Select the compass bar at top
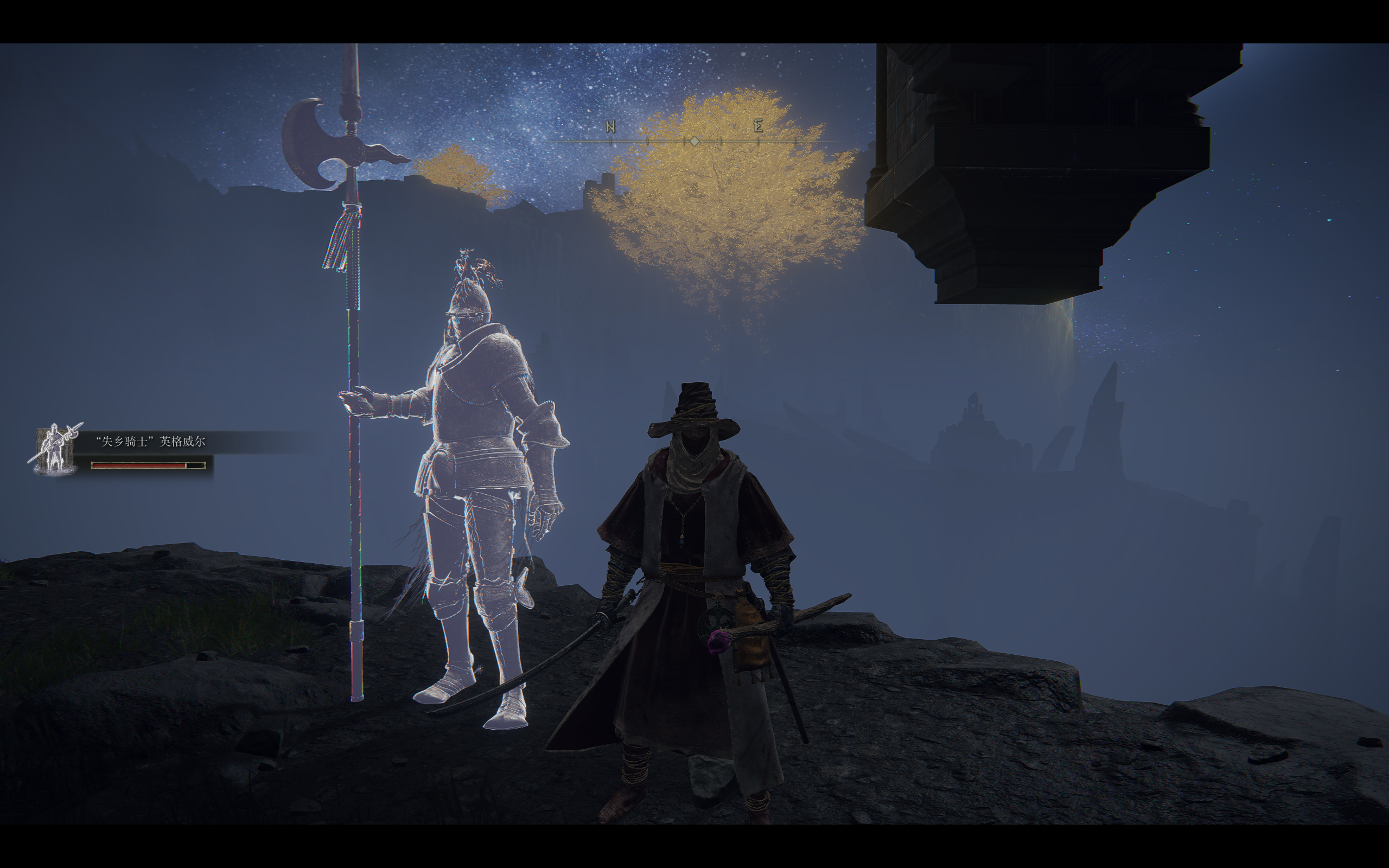The height and width of the screenshot is (868, 1389). pyautogui.click(x=694, y=140)
